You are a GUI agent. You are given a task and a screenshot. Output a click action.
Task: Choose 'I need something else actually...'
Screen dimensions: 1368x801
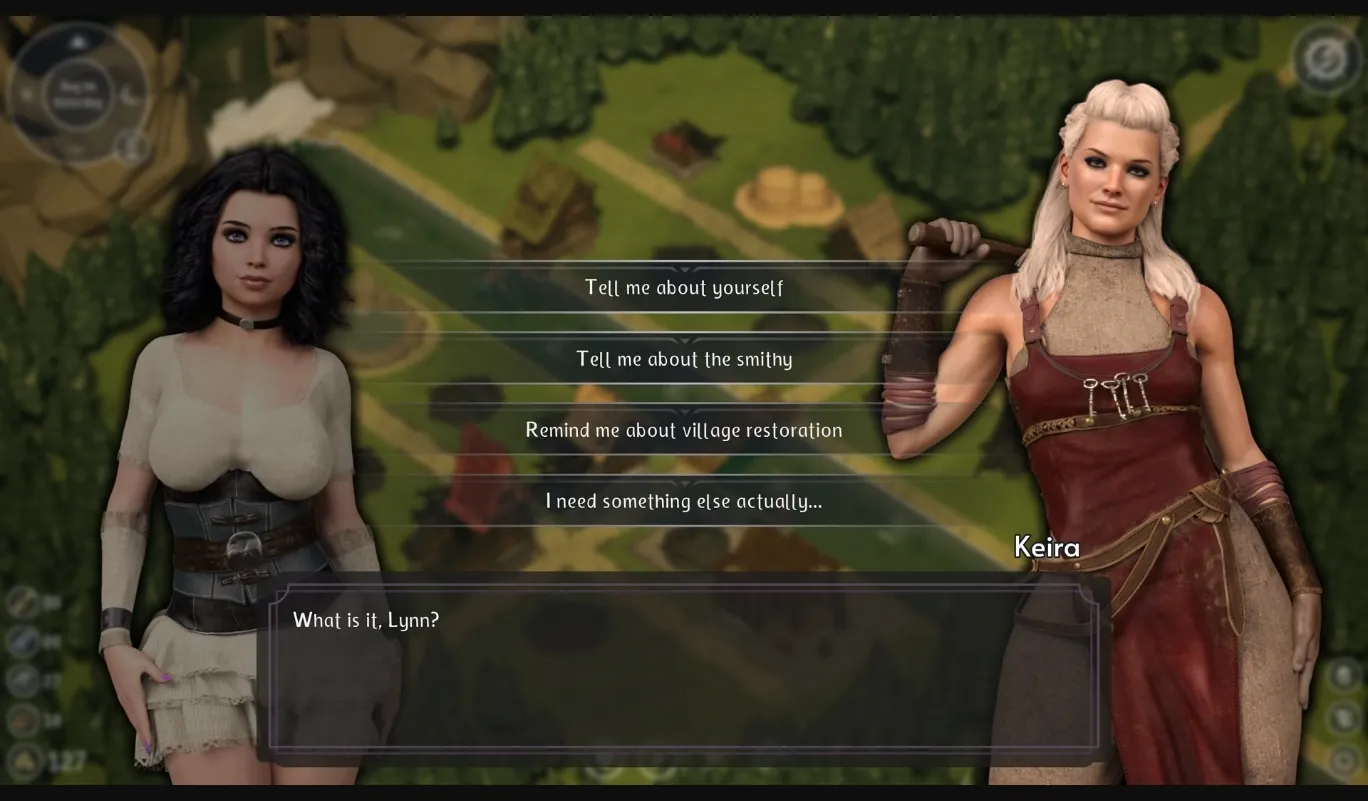684,501
